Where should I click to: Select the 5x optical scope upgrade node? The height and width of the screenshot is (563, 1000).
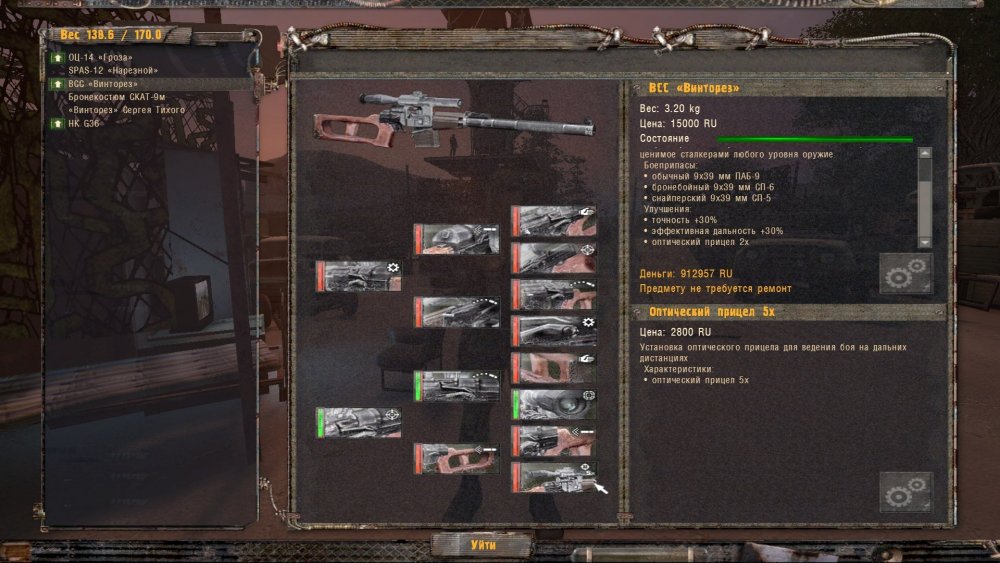pos(553,477)
